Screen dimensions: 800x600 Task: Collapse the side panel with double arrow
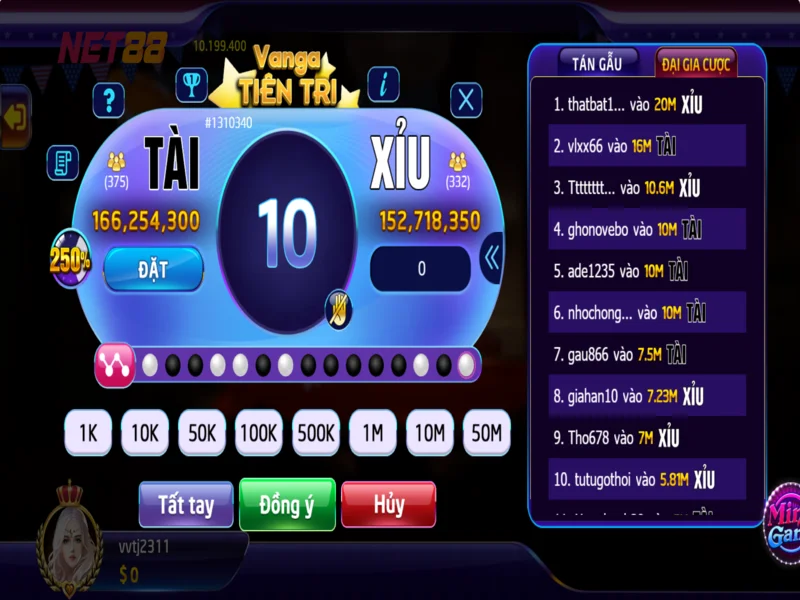491,259
